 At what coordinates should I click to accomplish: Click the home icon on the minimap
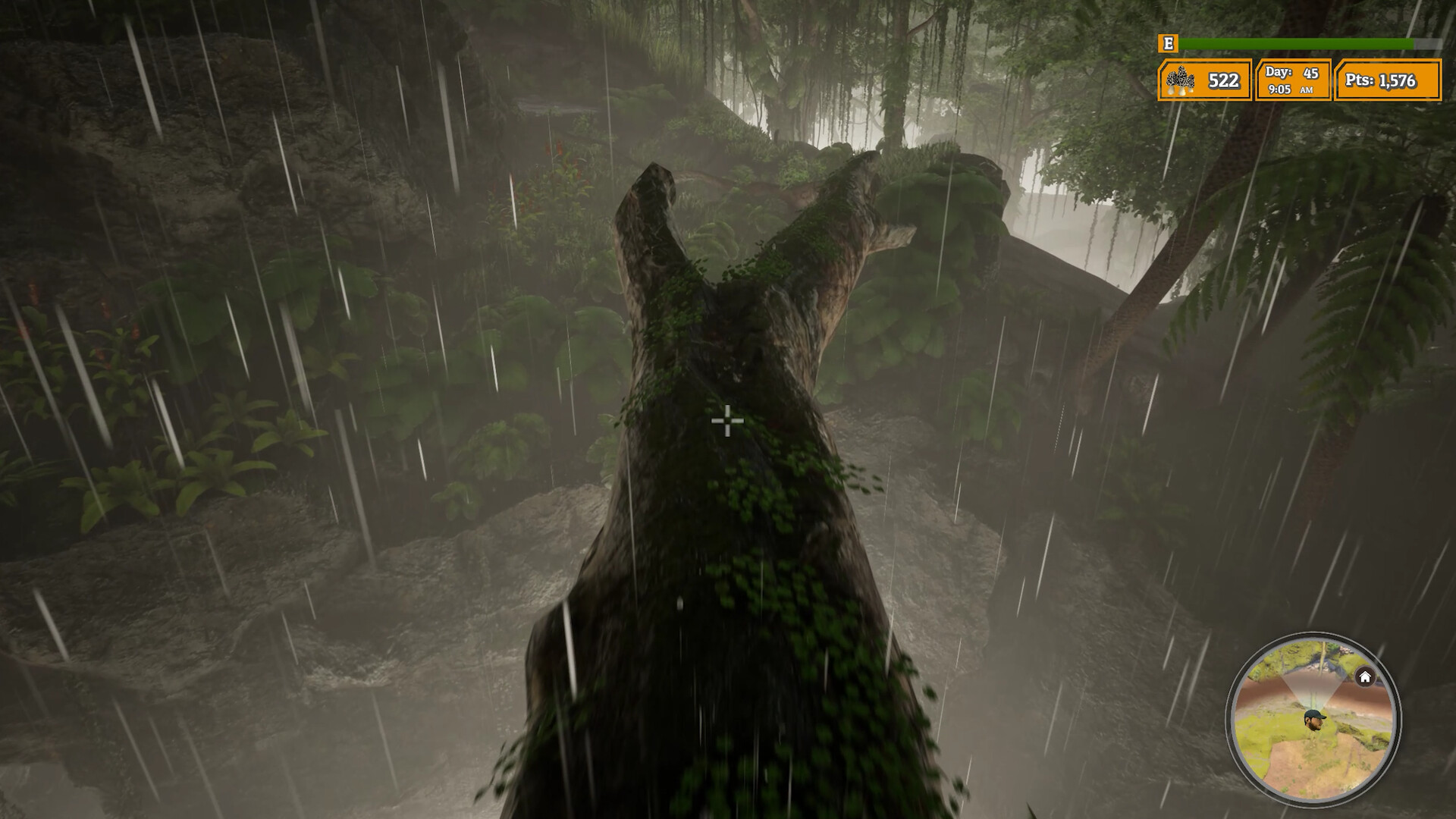1364,676
